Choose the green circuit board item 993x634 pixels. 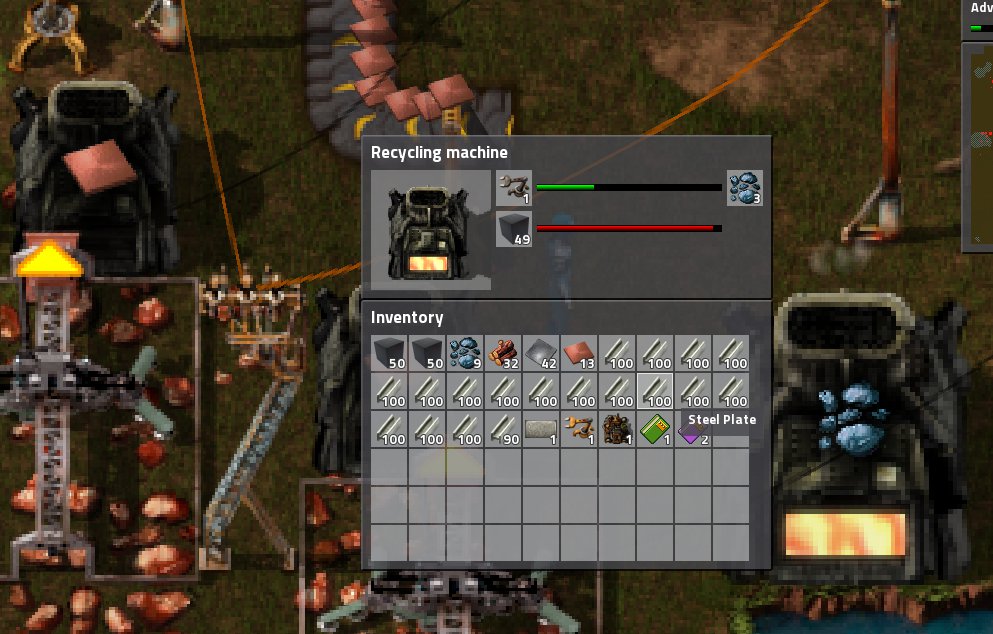point(656,429)
